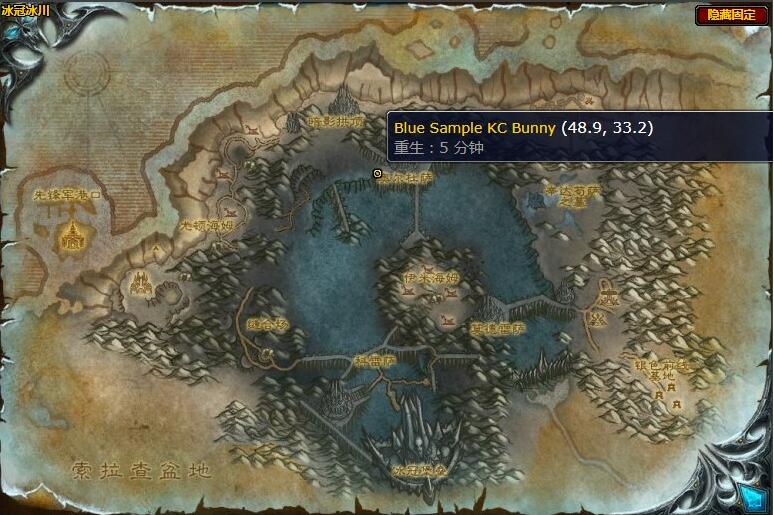Click the 隐藏固定 button
774x515 pixels.
(731, 15)
